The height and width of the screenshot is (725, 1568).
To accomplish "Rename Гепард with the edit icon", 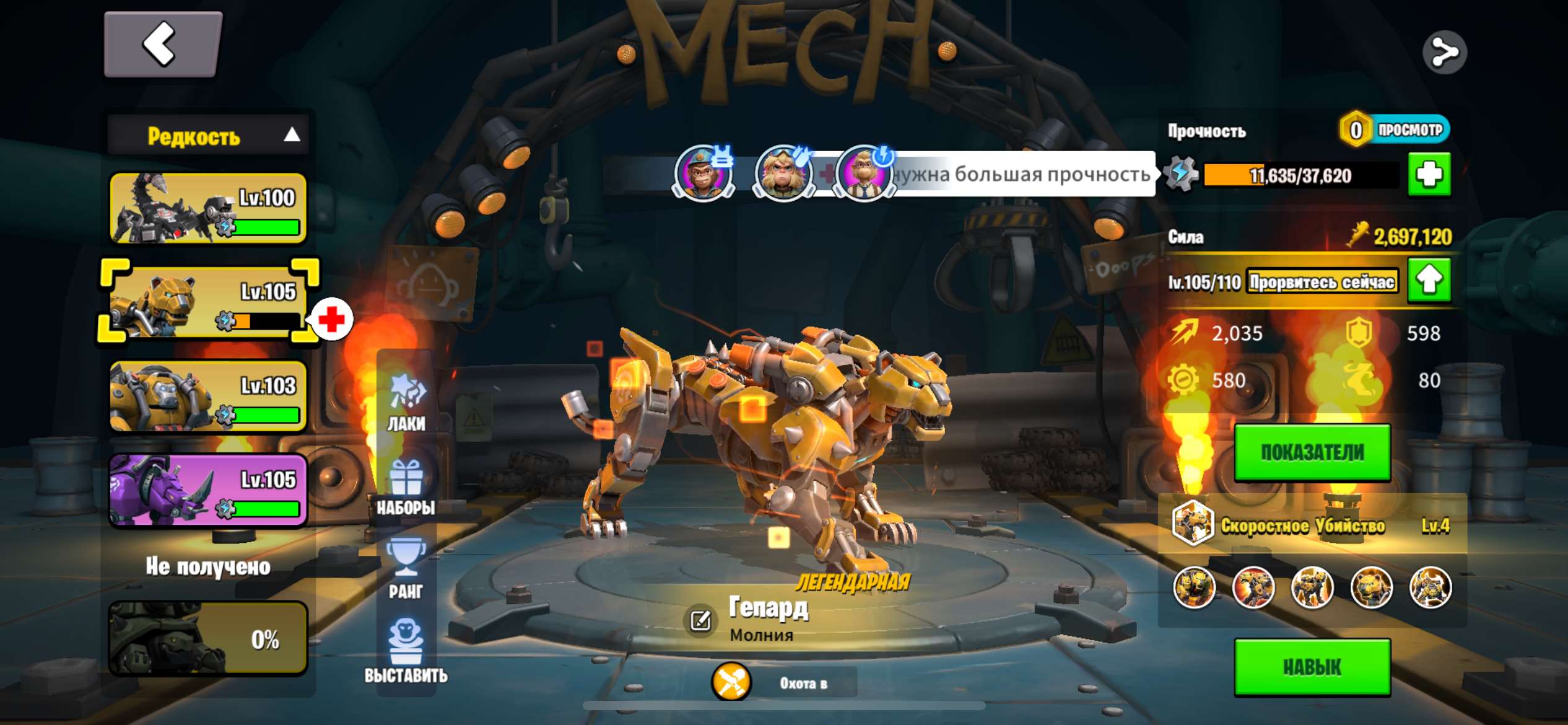I will pos(700,620).
